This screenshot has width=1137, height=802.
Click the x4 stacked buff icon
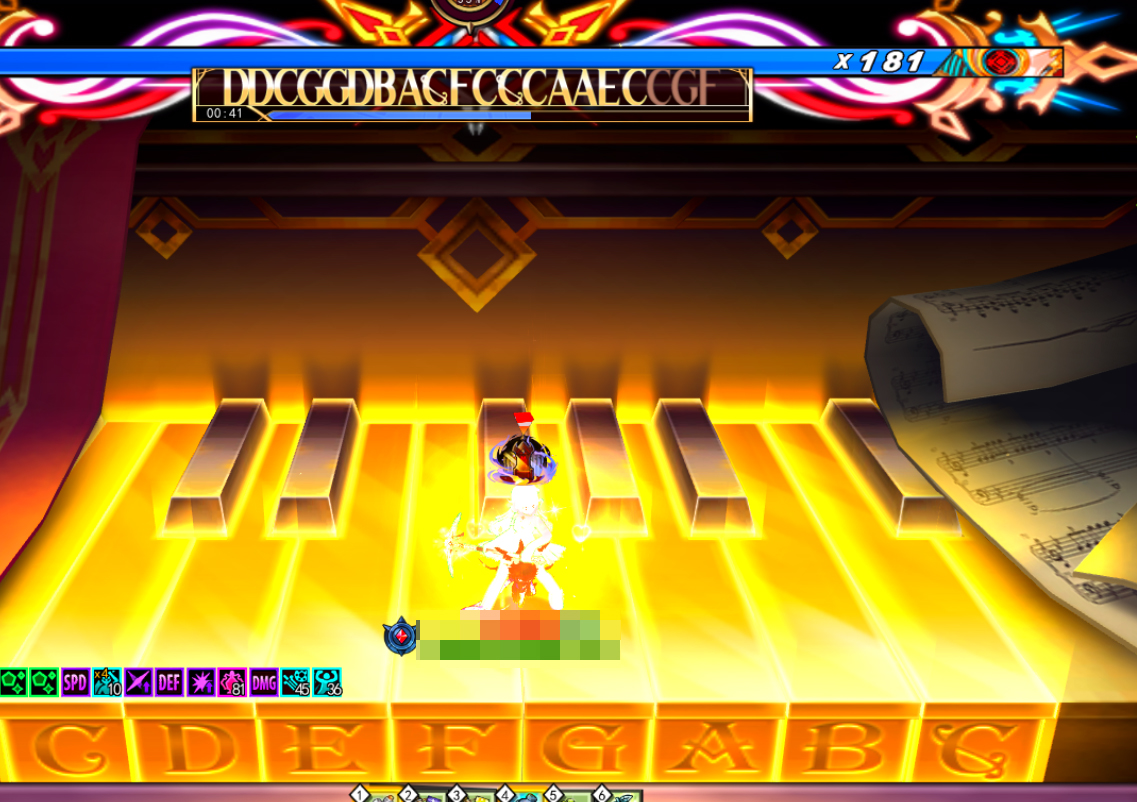click(x=107, y=682)
